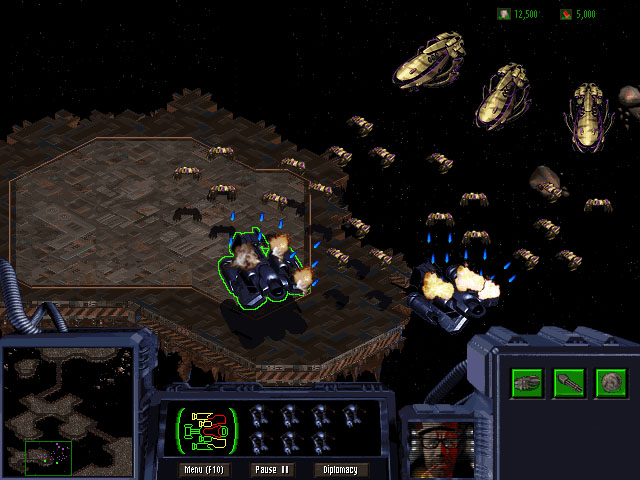Pause the game with the Pause button
The image size is (640, 480).
click(271, 469)
